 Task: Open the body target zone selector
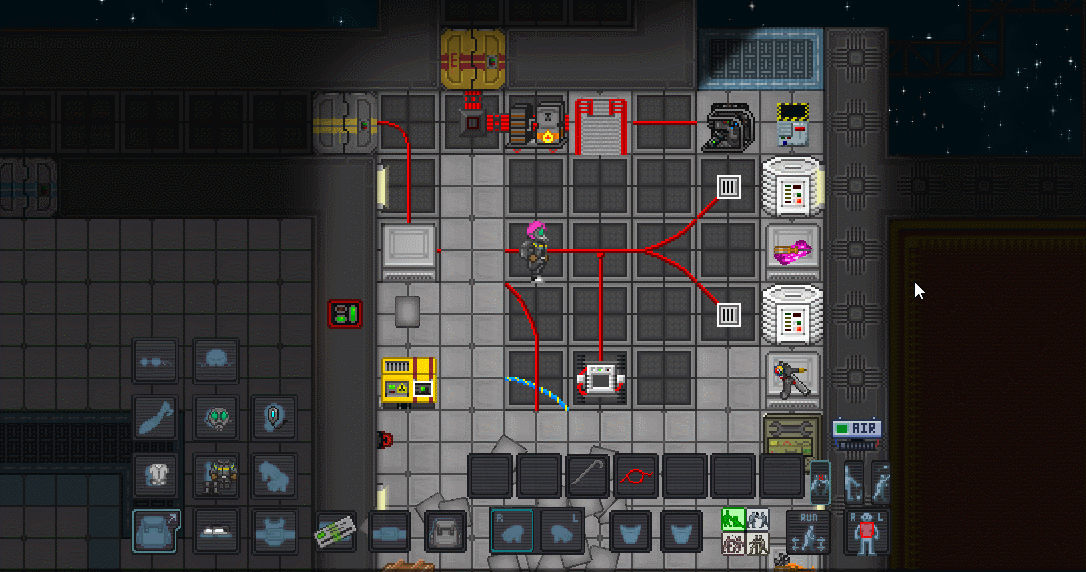tap(866, 530)
